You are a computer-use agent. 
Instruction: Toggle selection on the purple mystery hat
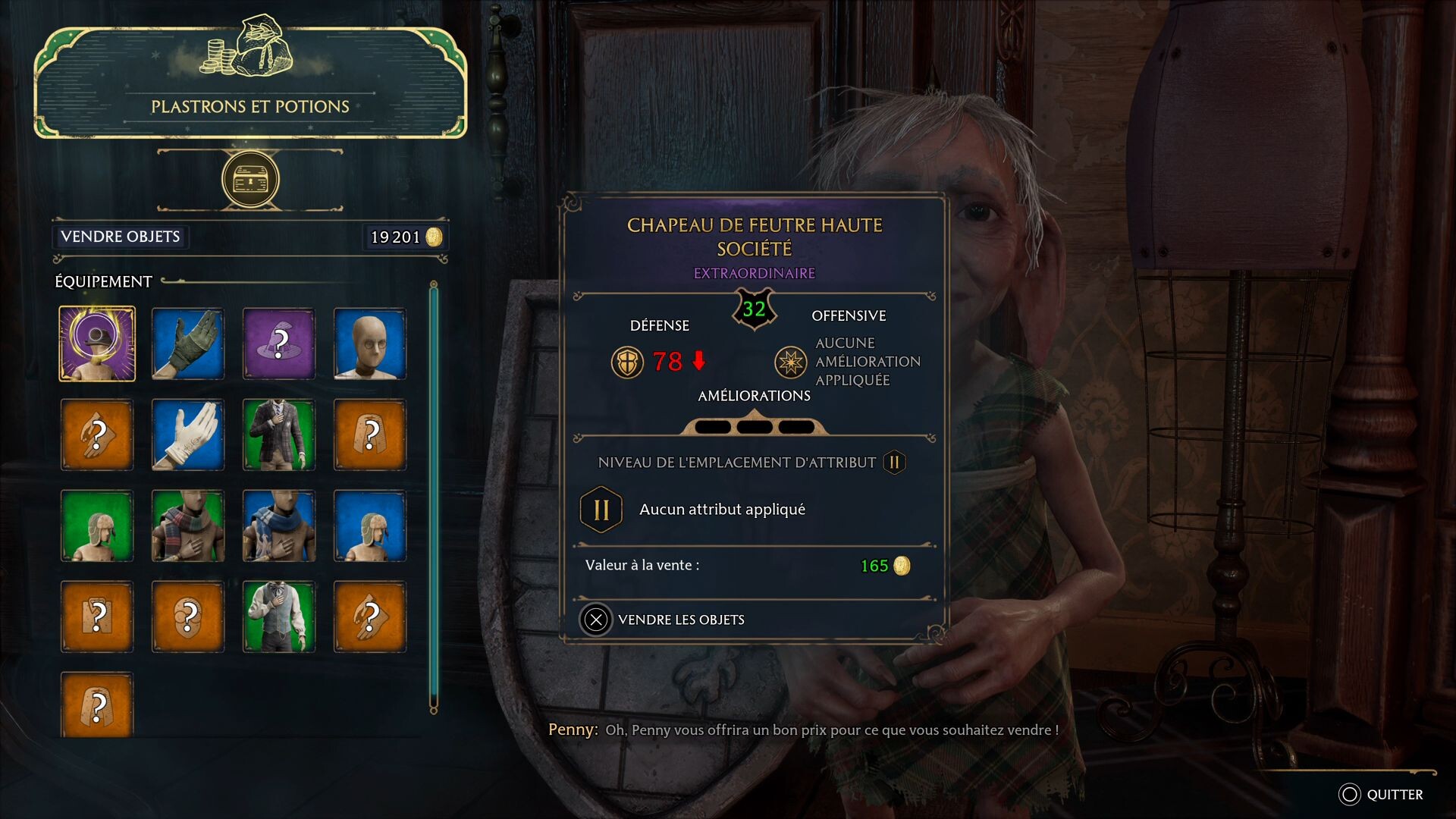point(278,344)
